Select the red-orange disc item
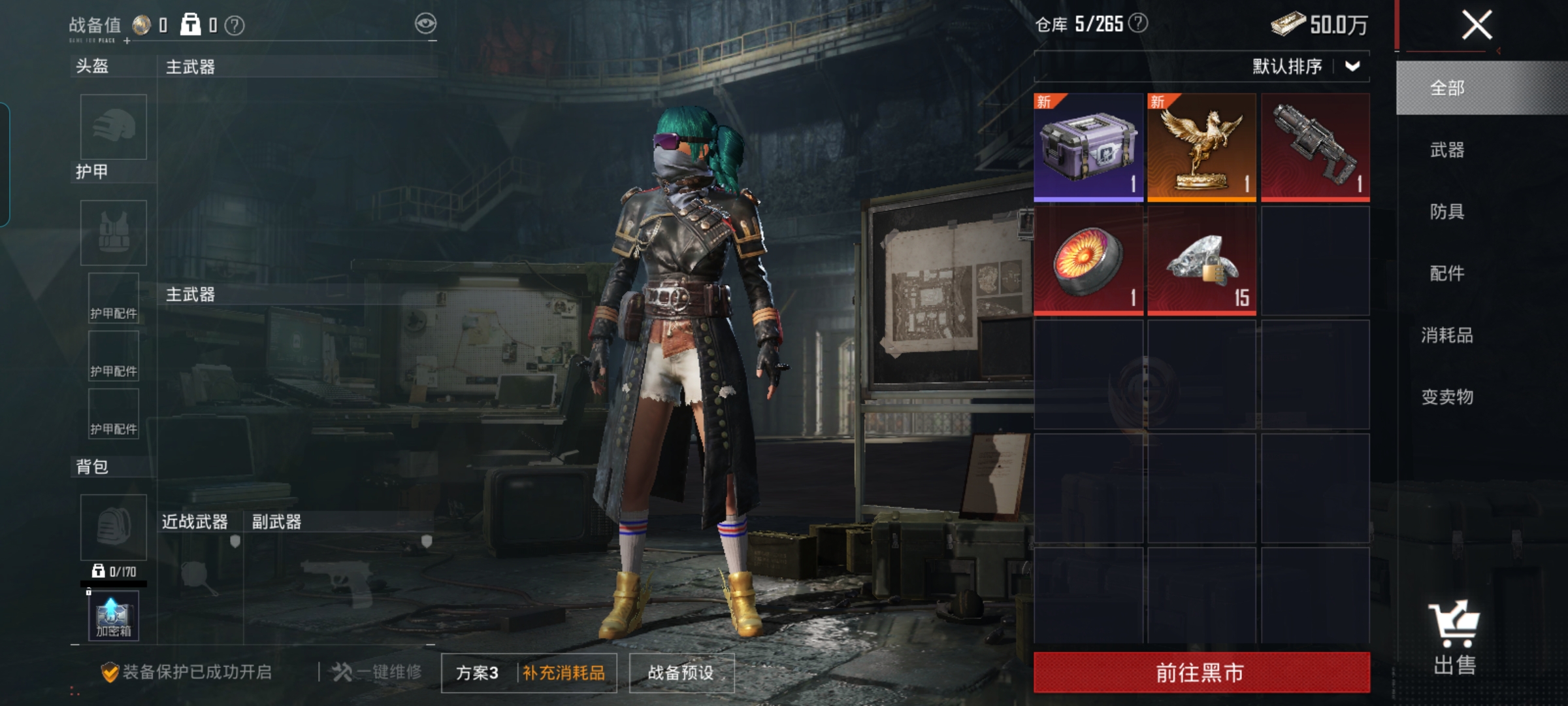The image size is (1568, 706). (1088, 261)
